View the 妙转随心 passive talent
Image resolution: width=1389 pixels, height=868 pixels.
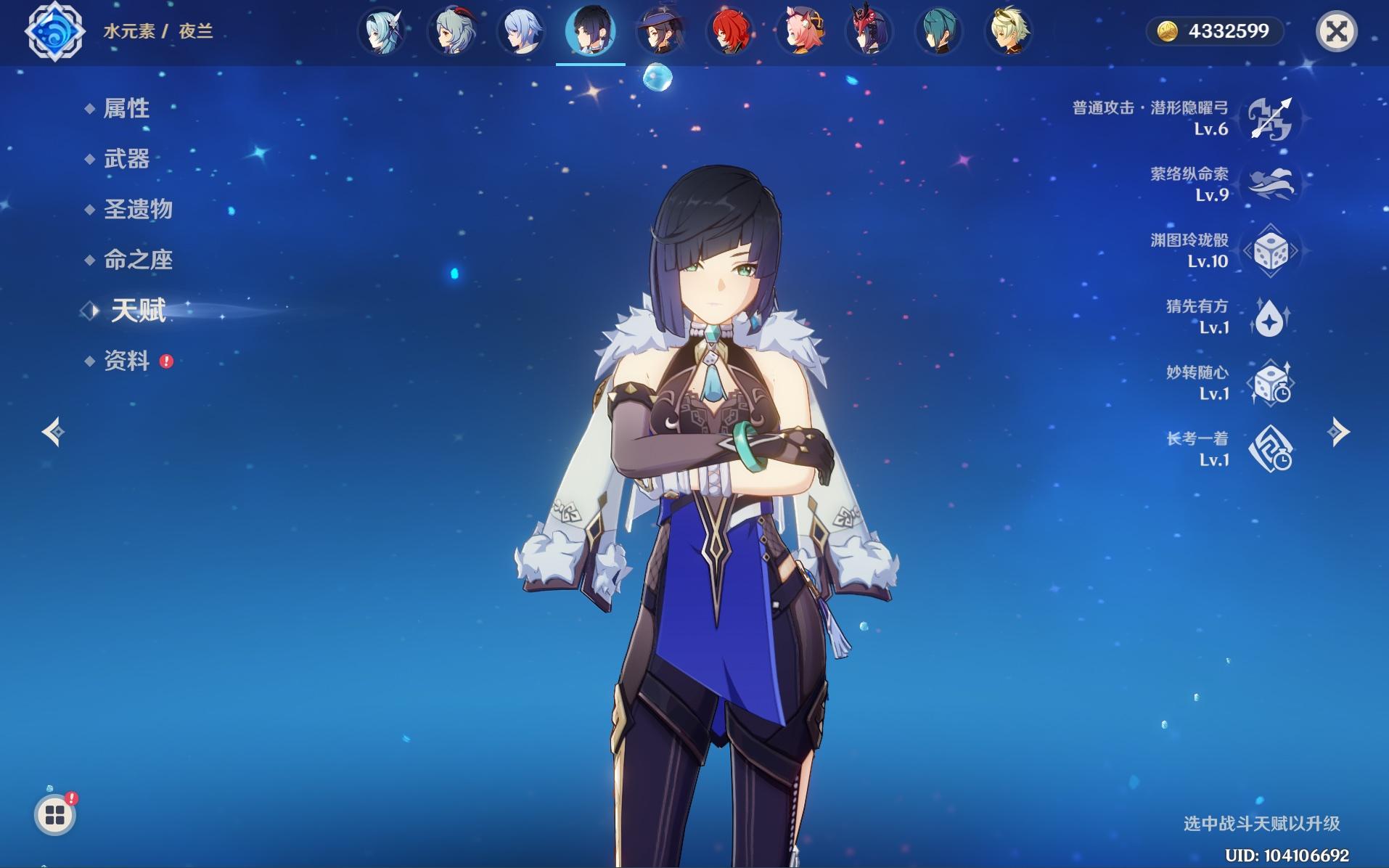click(1270, 383)
